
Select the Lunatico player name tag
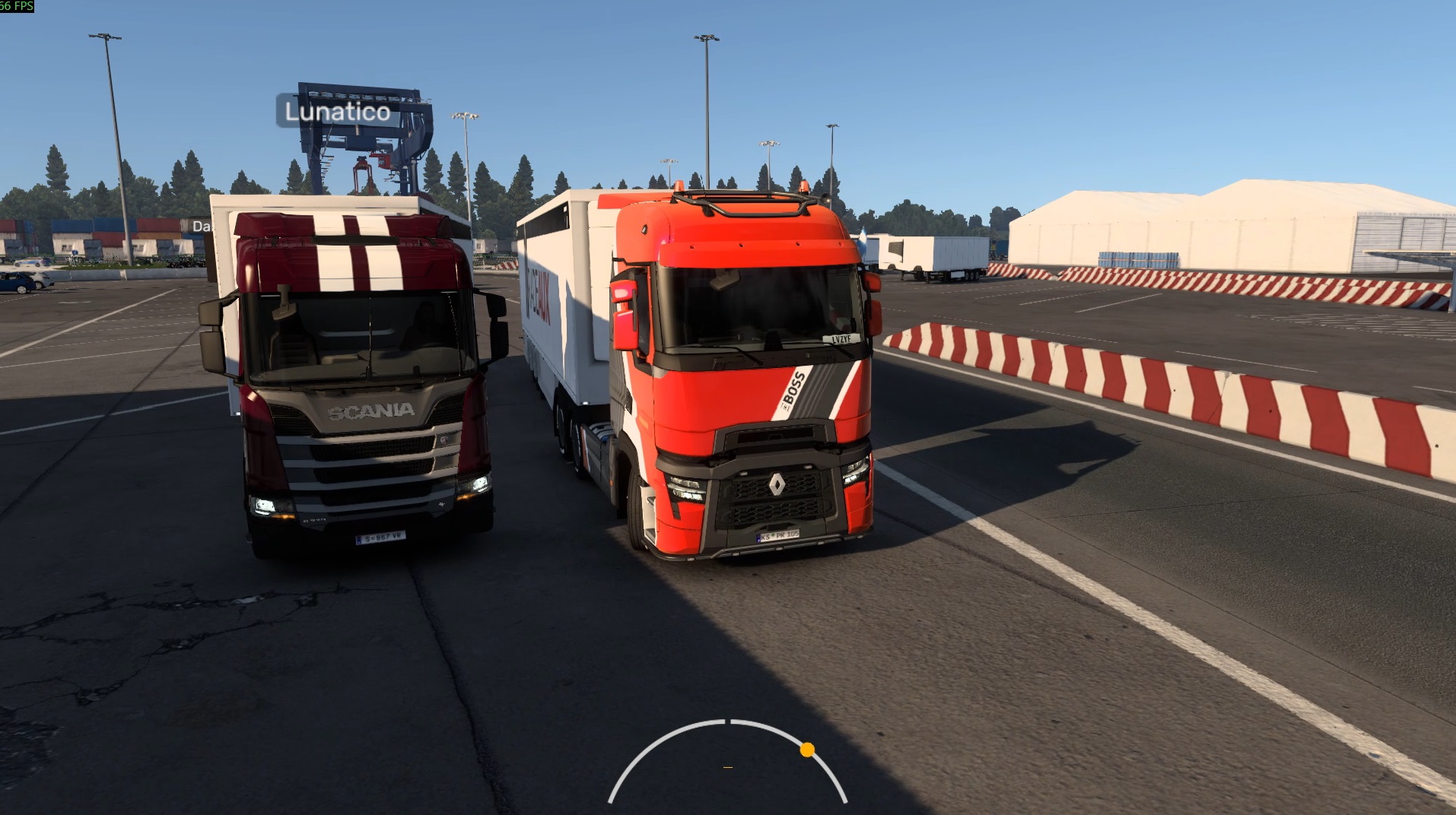click(x=337, y=112)
